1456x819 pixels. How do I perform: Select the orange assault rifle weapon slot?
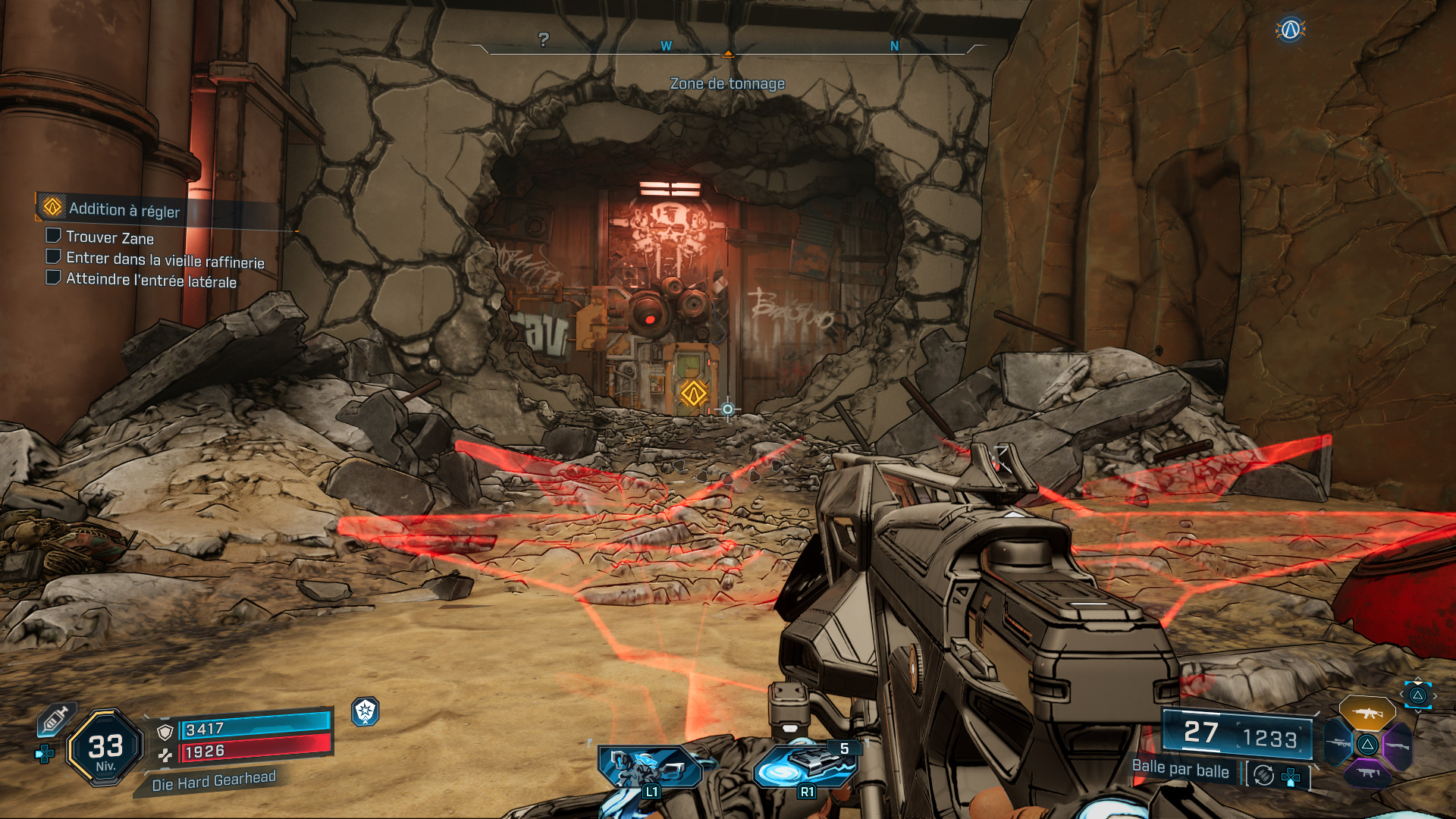[1367, 714]
